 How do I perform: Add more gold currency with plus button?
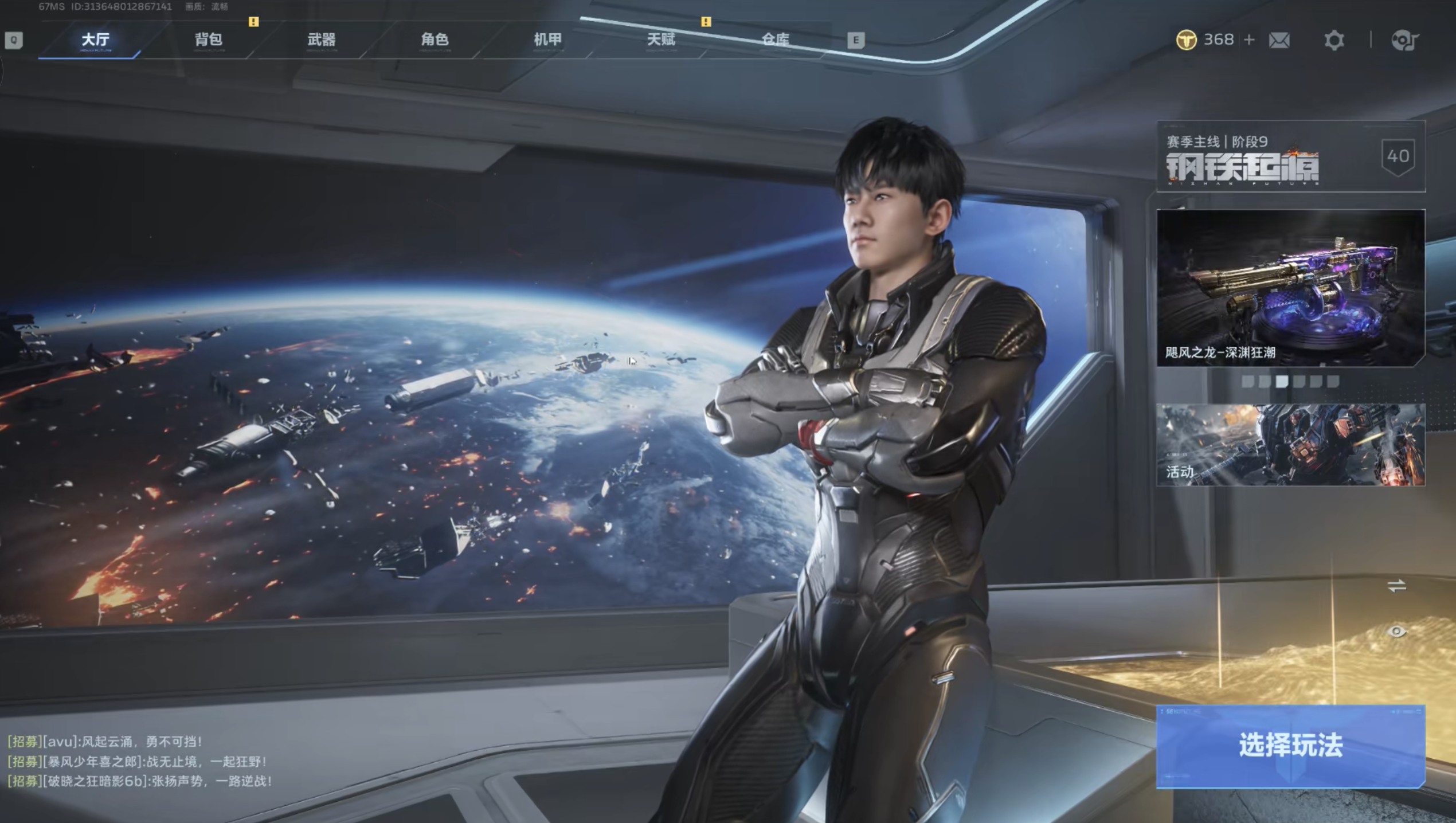pos(1250,40)
